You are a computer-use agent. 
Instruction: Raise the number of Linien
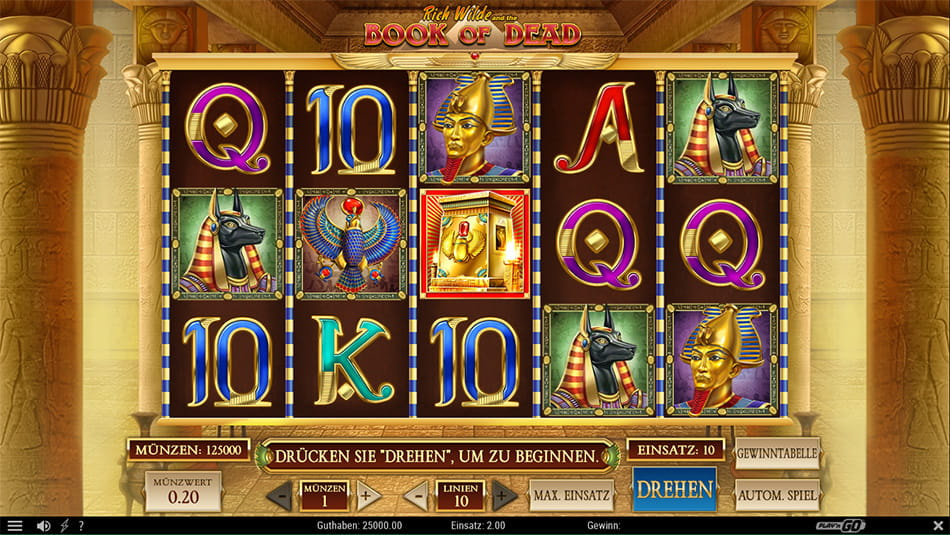[504, 495]
